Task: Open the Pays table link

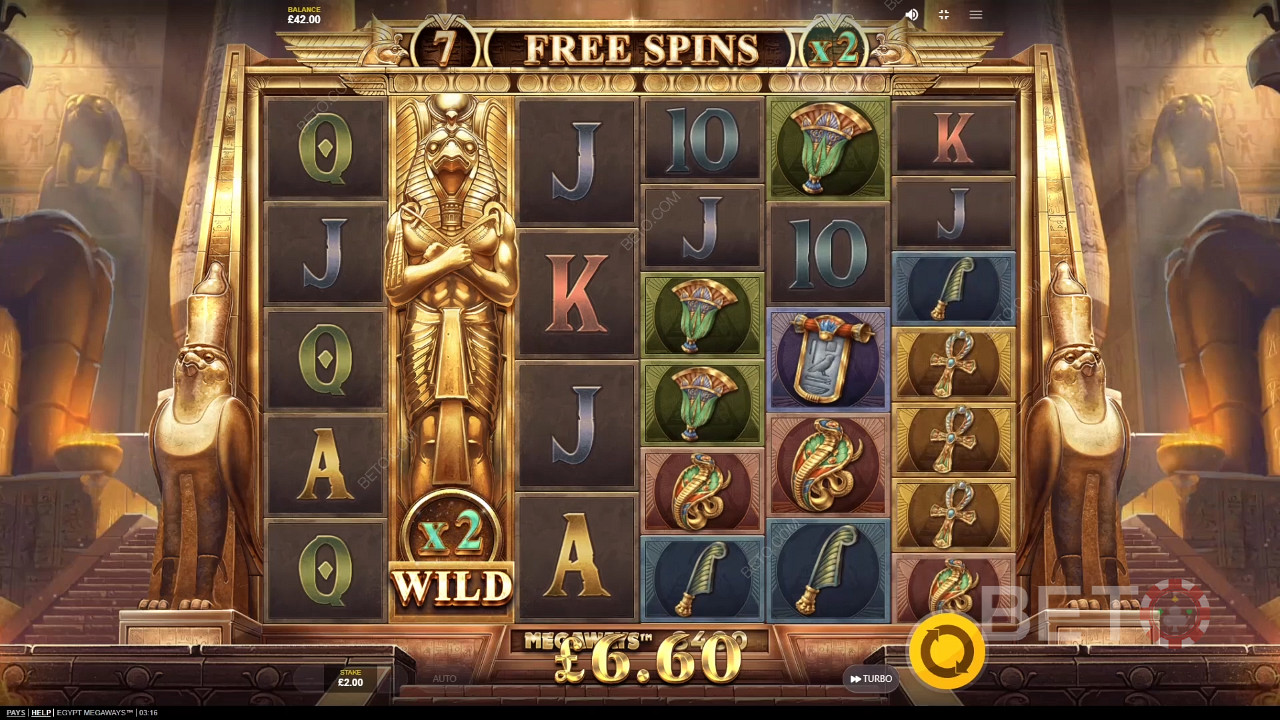Action: pyautogui.click(x=15, y=713)
